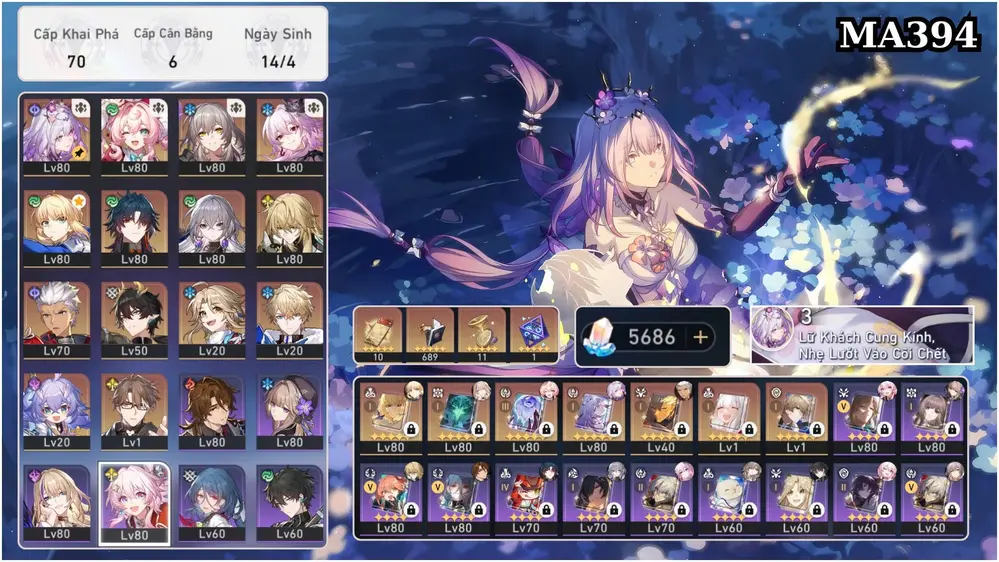Select the scroll item slot with count 10

[x=378, y=334]
